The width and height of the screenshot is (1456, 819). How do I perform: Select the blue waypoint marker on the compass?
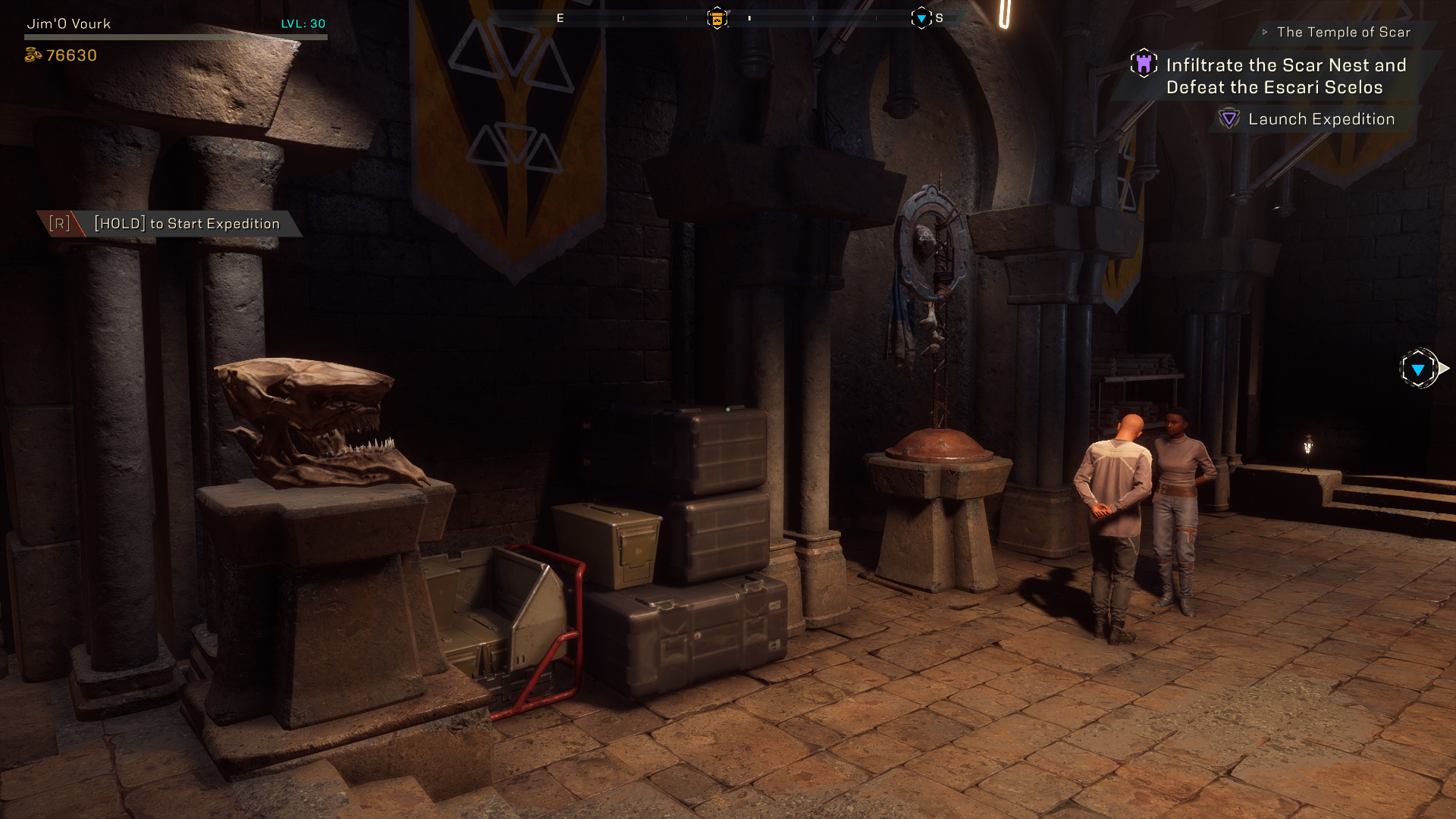921,18
